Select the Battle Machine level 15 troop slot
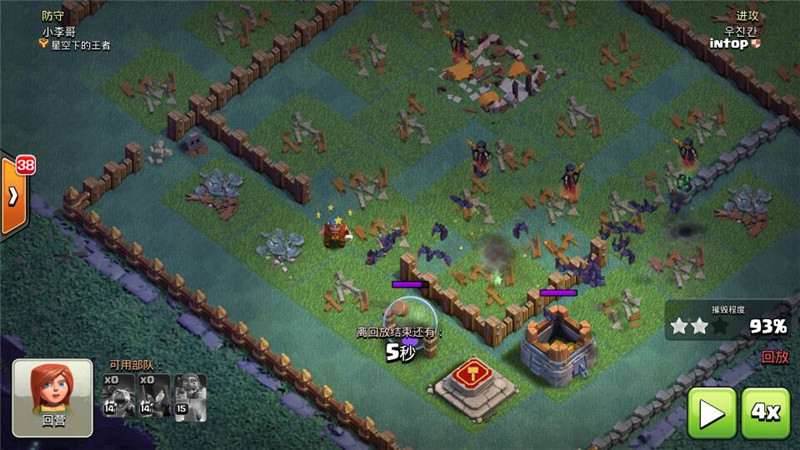This screenshot has width=800, height=450. tap(189, 395)
